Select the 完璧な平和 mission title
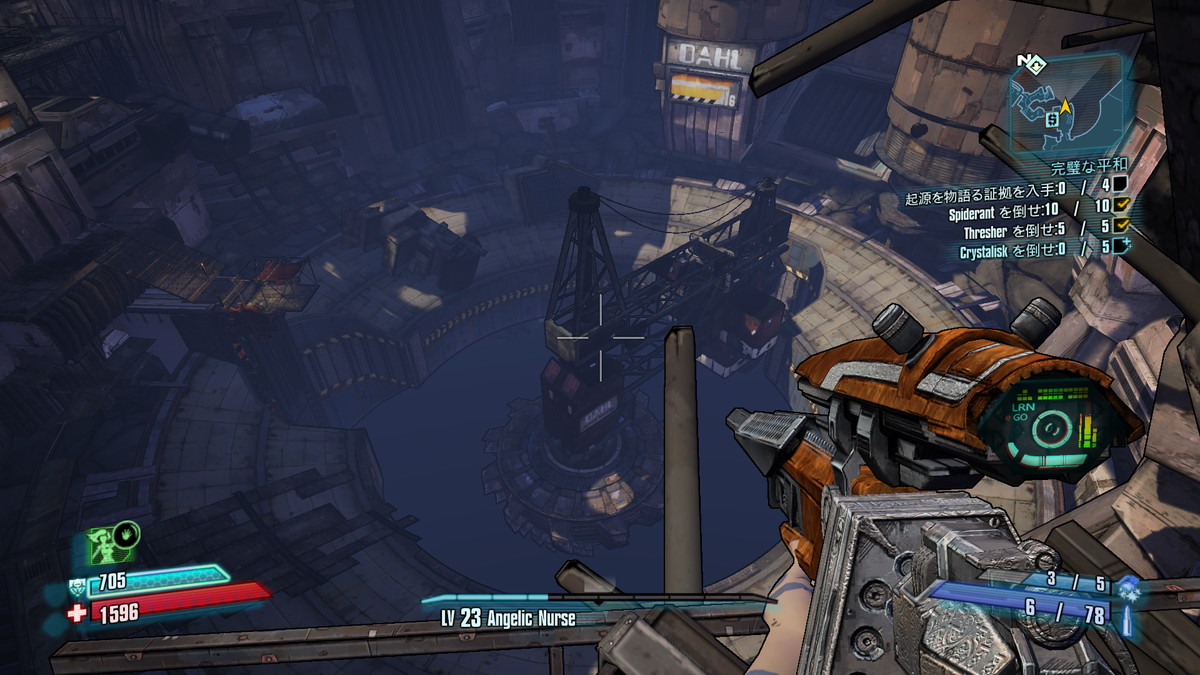 point(1088,166)
